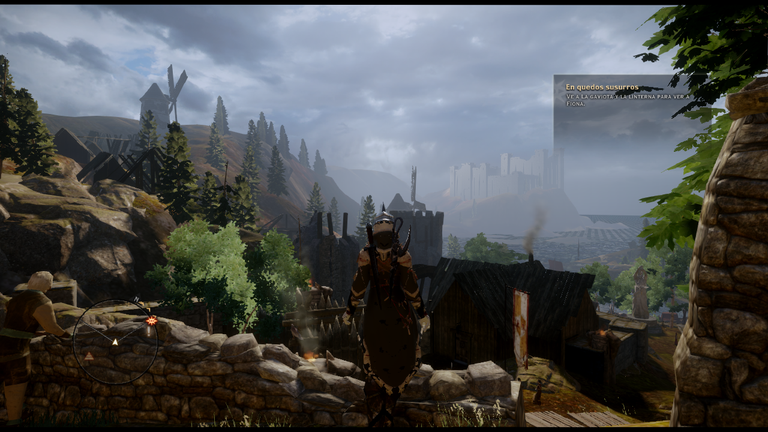Open the circular compass minimap
The width and height of the screenshot is (768, 432).
point(115,342)
